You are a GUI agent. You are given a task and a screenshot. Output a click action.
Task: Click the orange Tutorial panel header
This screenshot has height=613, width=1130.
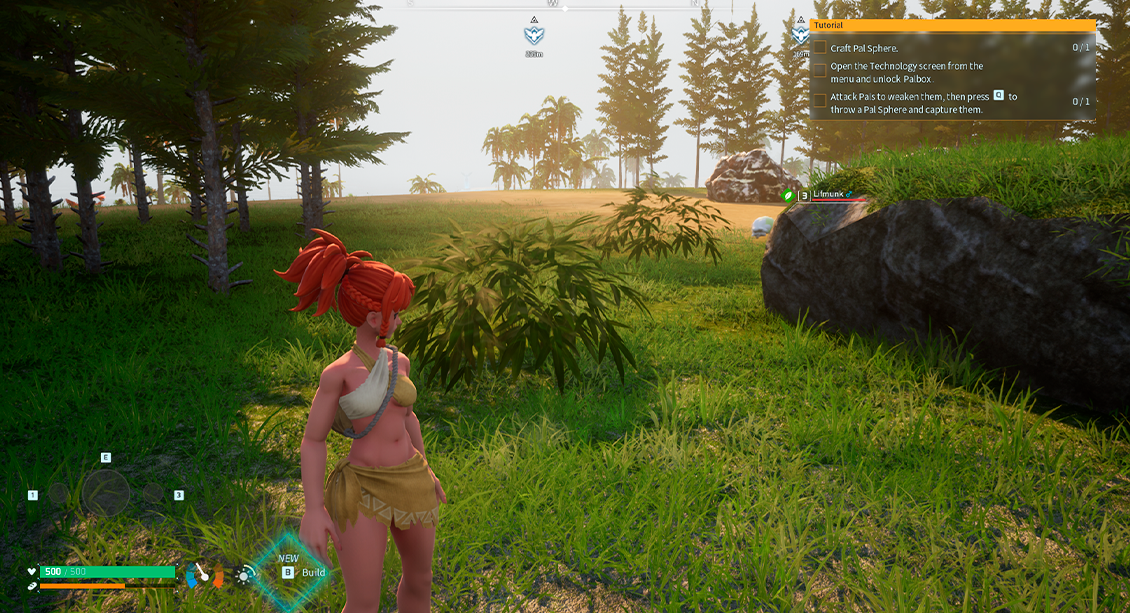pos(951,25)
